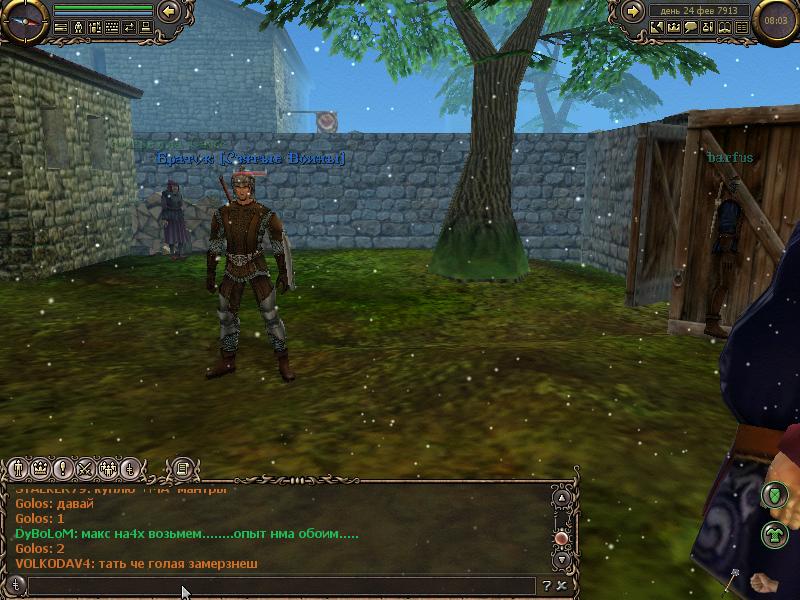Click the compass in the corner
The image size is (800, 600).
24,20
